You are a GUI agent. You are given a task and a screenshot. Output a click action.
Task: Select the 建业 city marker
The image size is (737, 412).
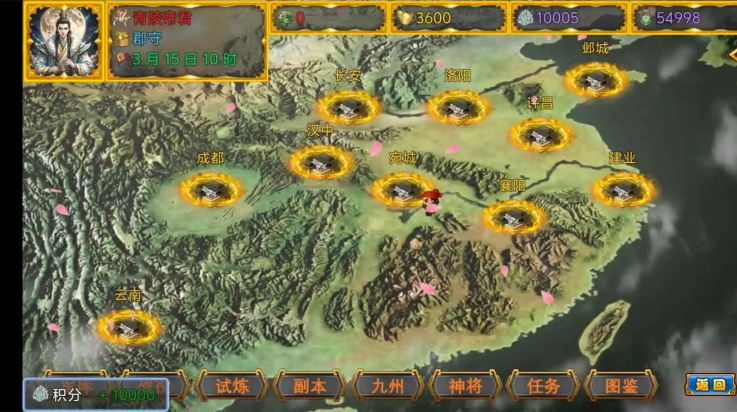click(623, 188)
